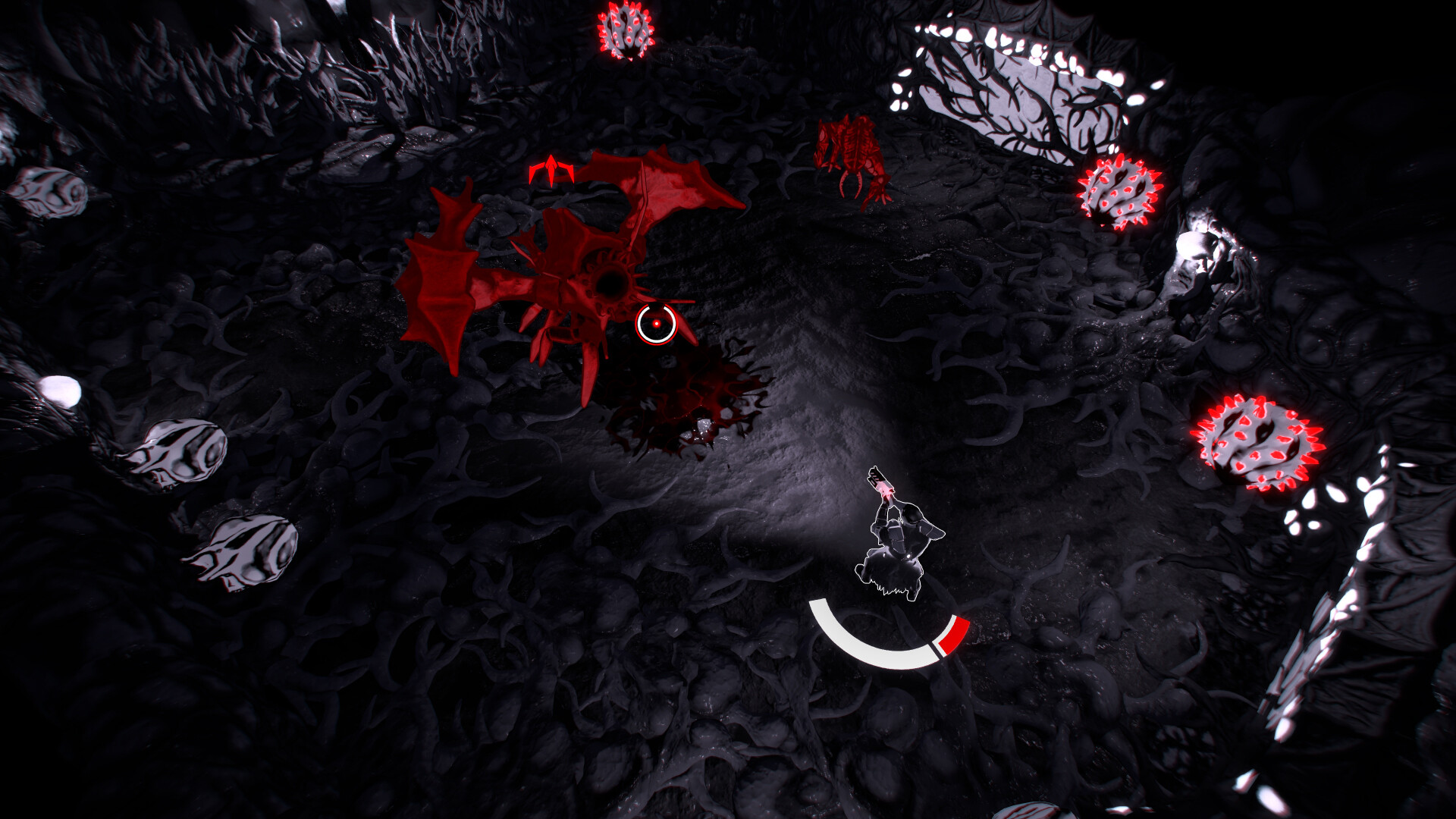Image resolution: width=1456 pixels, height=819 pixels.
Task: Click the red arrow marker above the dragon
Action: [x=552, y=168]
